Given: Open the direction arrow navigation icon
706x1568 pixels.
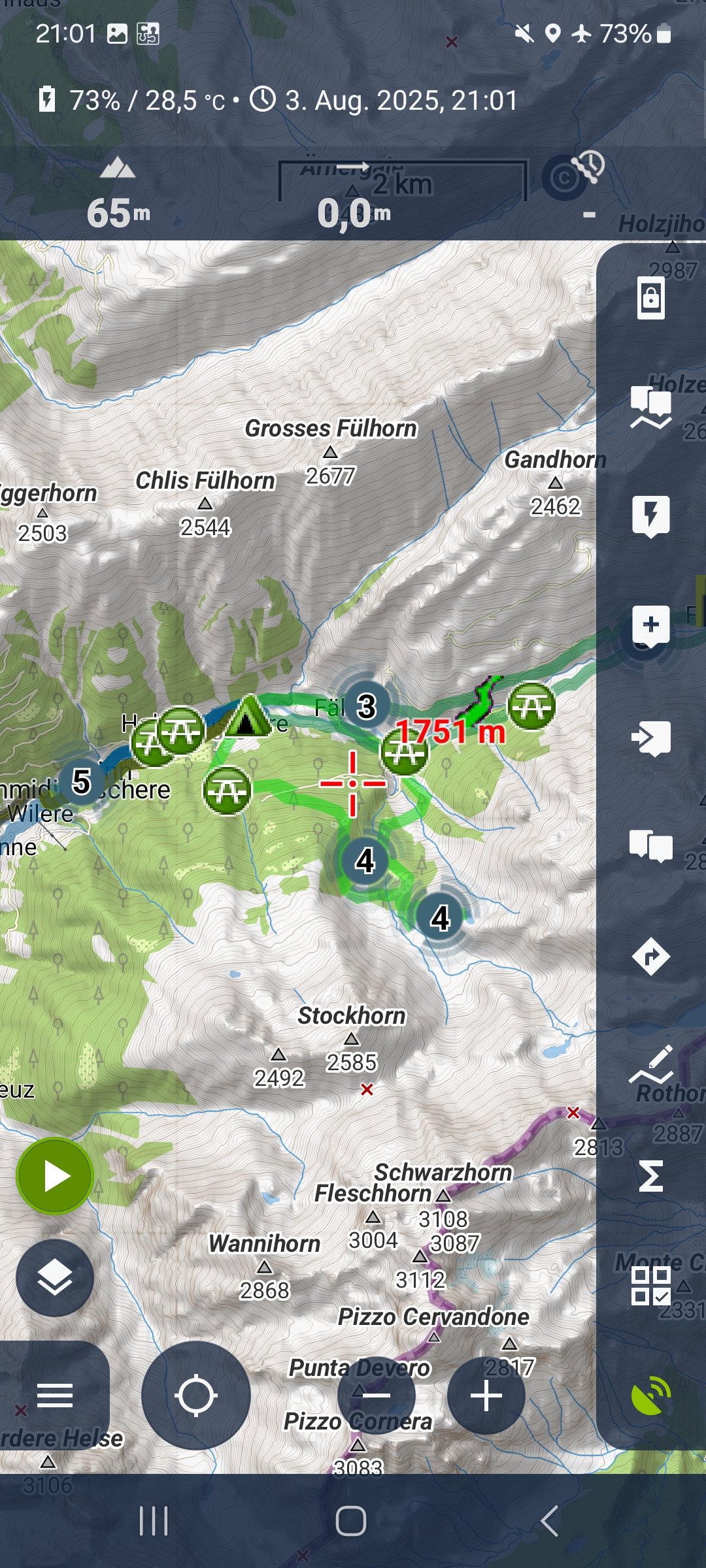Looking at the screenshot, I should click(x=651, y=957).
